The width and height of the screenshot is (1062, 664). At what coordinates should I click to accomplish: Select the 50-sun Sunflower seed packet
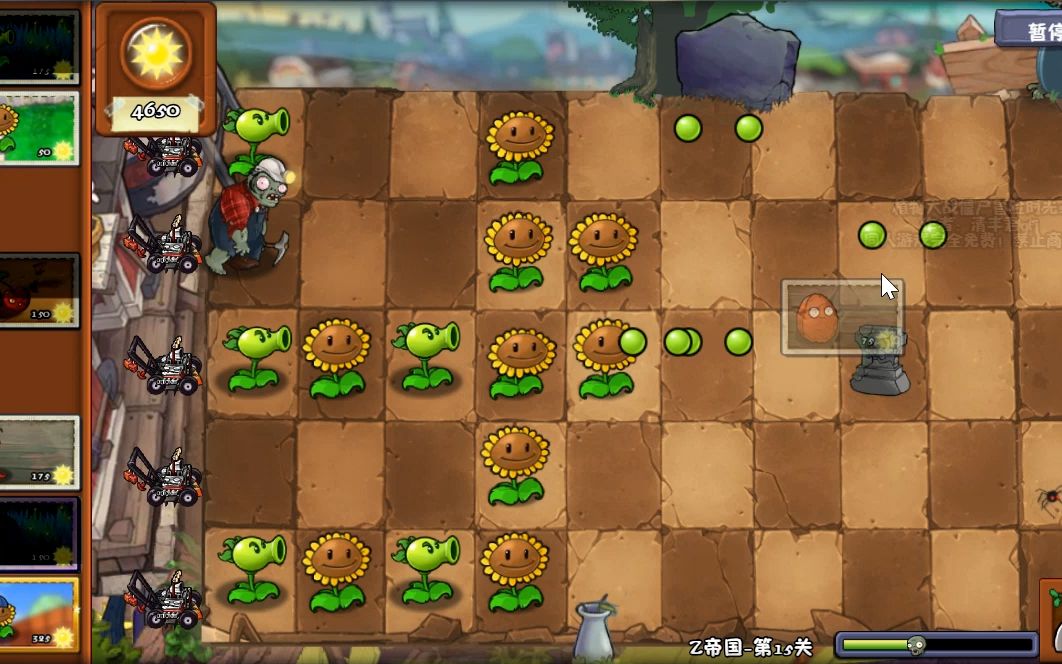(x=38, y=128)
